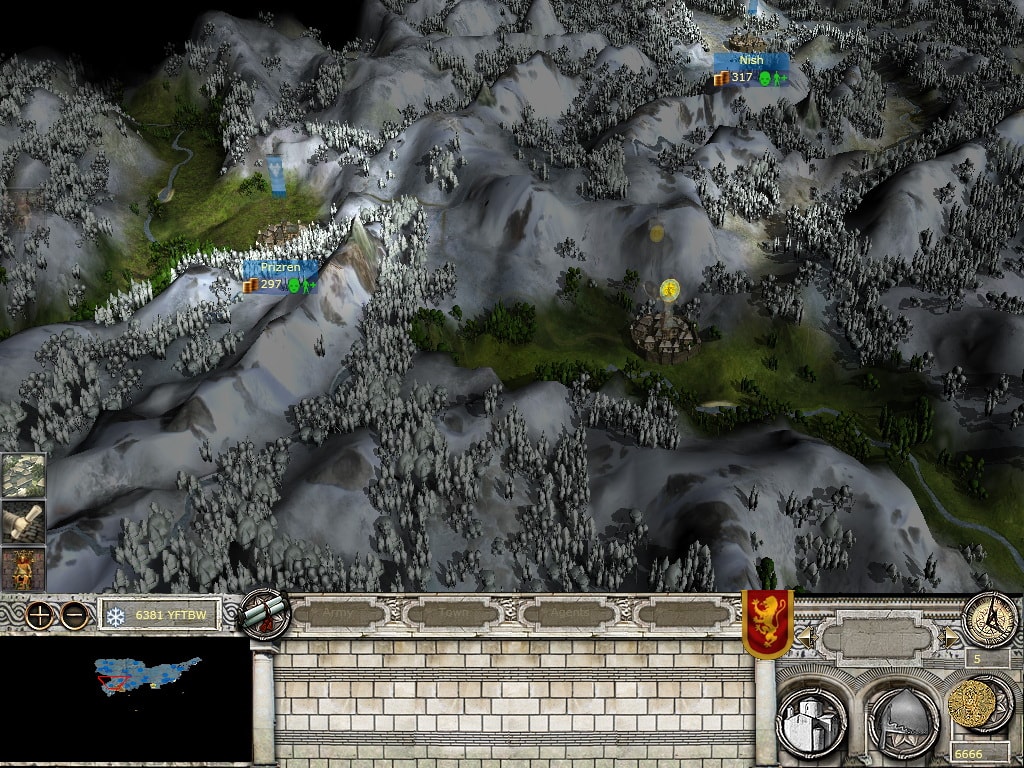Screen dimensions: 1024x768
Task: Click the campaign minimap
Action: click(125, 699)
